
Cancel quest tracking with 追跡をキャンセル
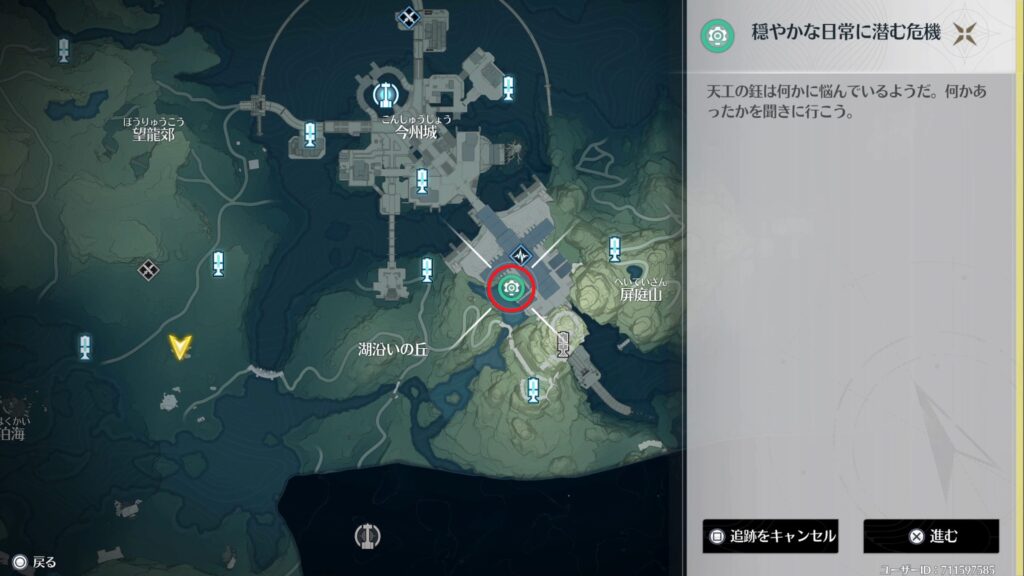point(769,536)
